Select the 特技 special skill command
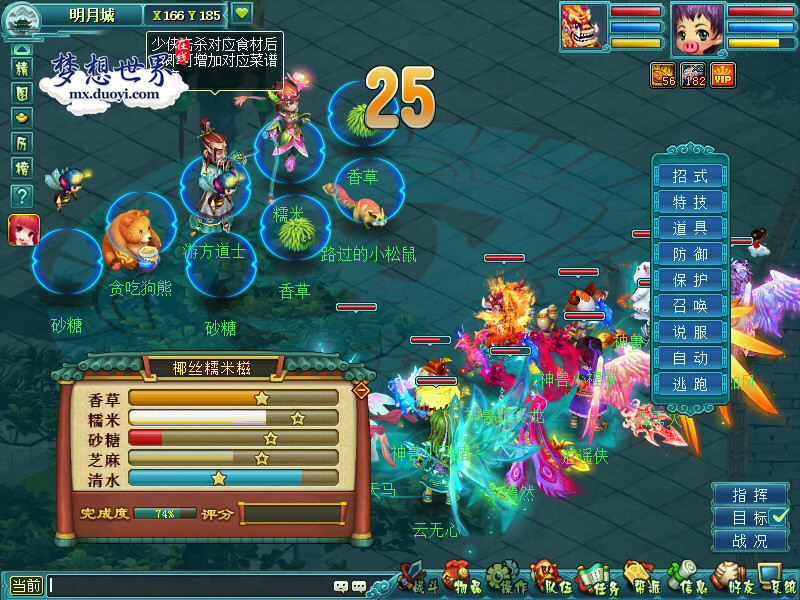The height and width of the screenshot is (600, 800). click(690, 202)
